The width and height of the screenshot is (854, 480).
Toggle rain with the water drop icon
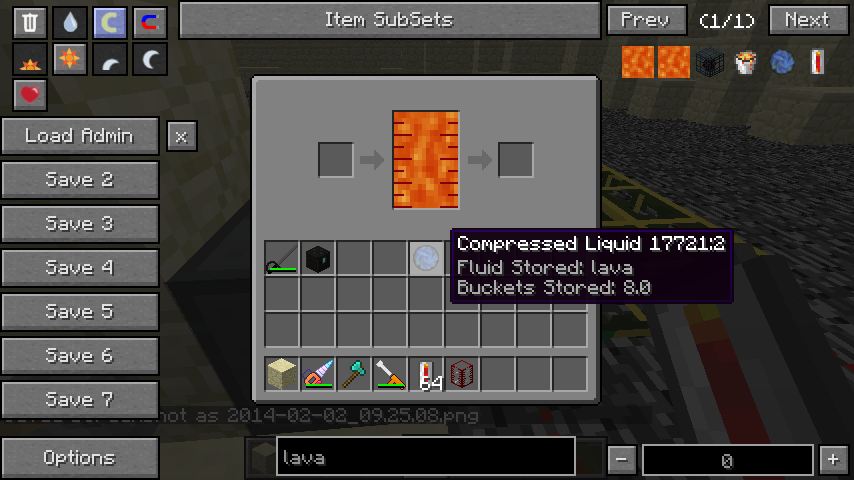point(69,22)
